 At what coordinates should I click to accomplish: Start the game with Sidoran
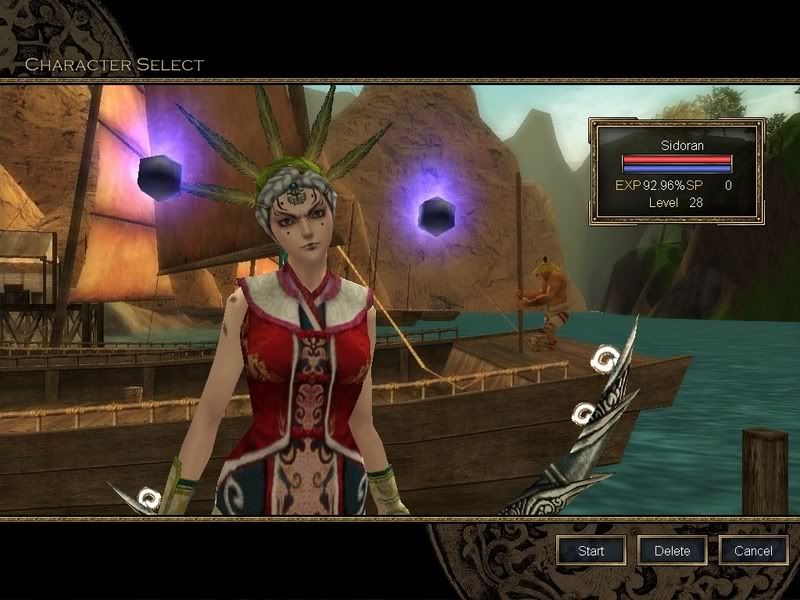[591, 550]
